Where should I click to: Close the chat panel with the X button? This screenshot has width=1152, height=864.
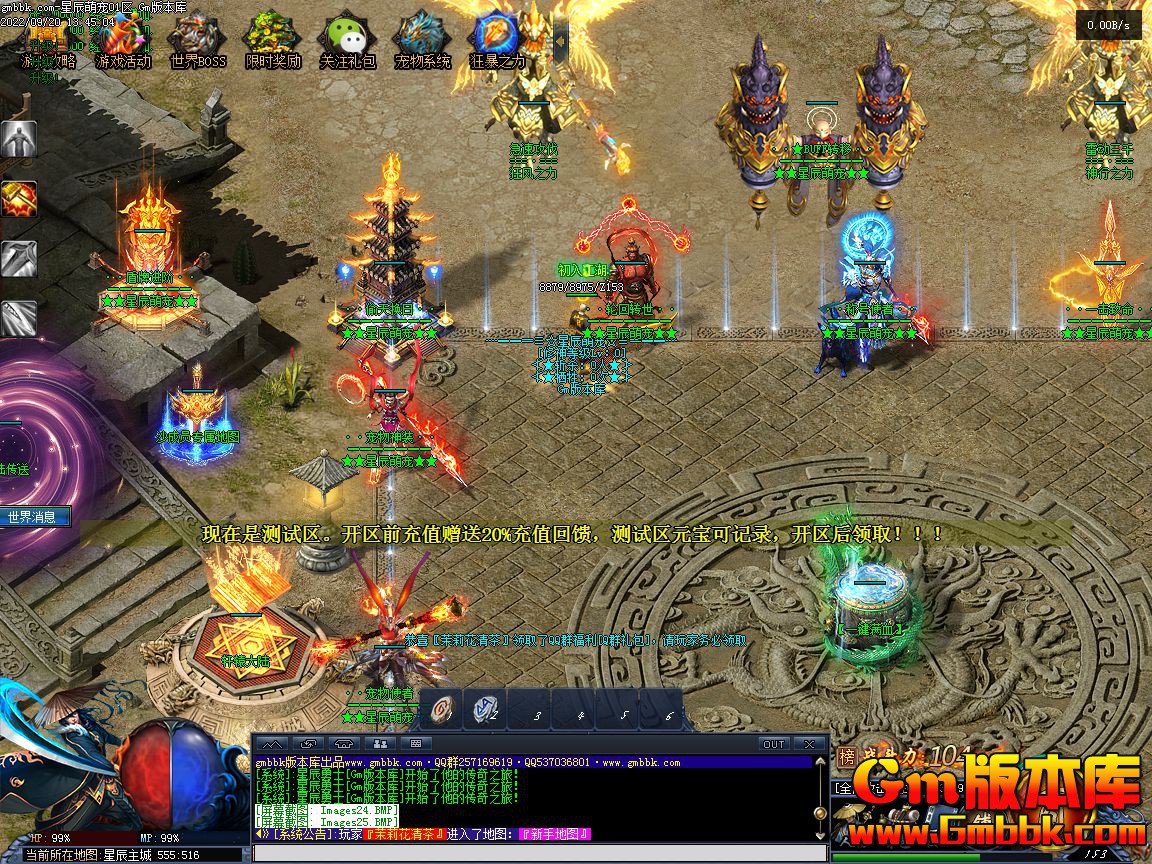click(808, 744)
